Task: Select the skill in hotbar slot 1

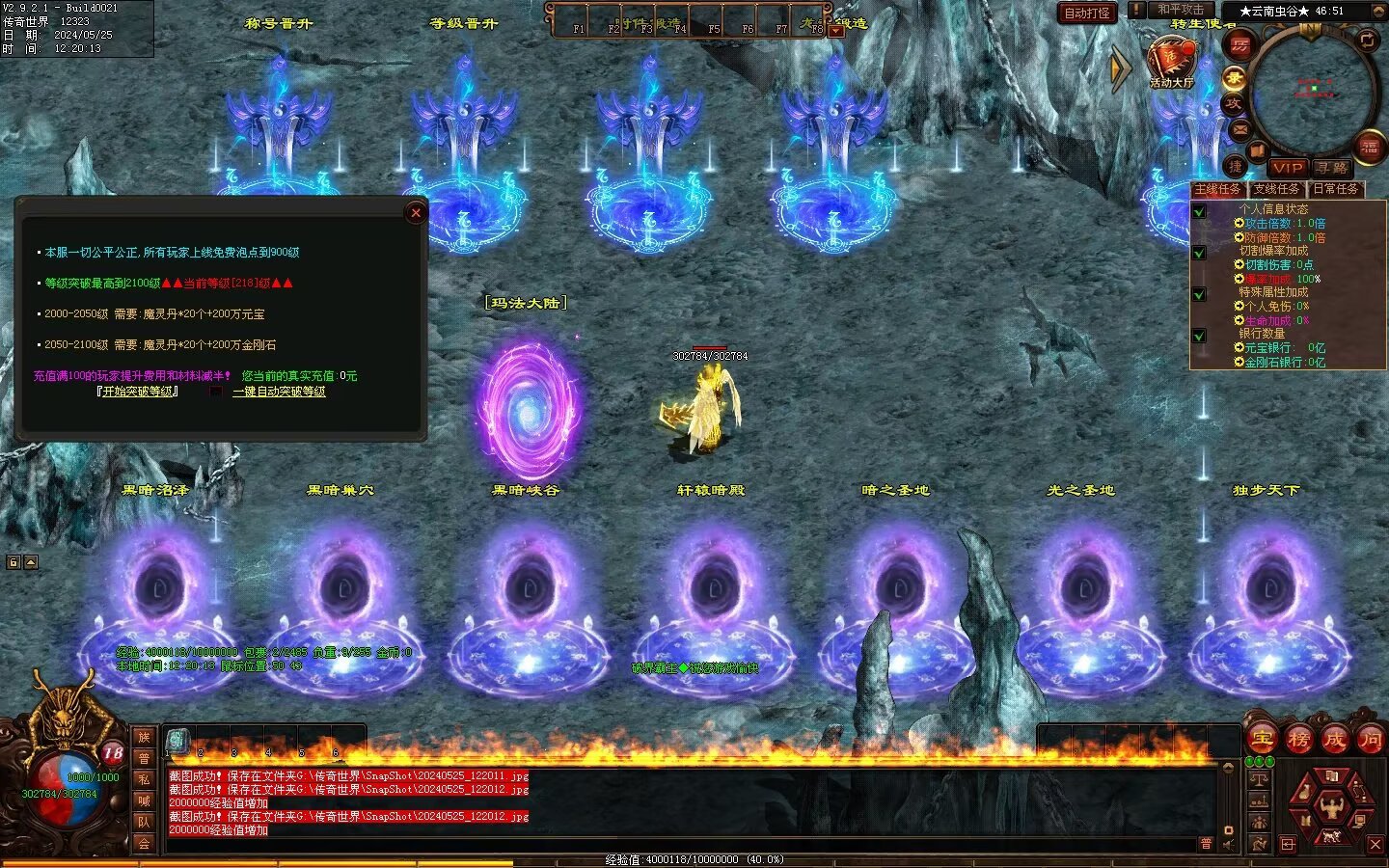Action: point(178,741)
